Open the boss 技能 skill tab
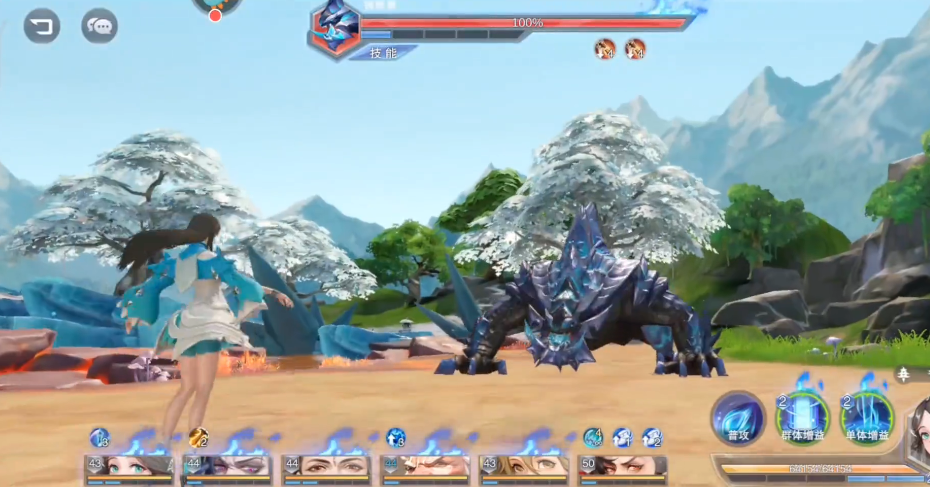This screenshot has width=930, height=487. pyautogui.click(x=384, y=53)
